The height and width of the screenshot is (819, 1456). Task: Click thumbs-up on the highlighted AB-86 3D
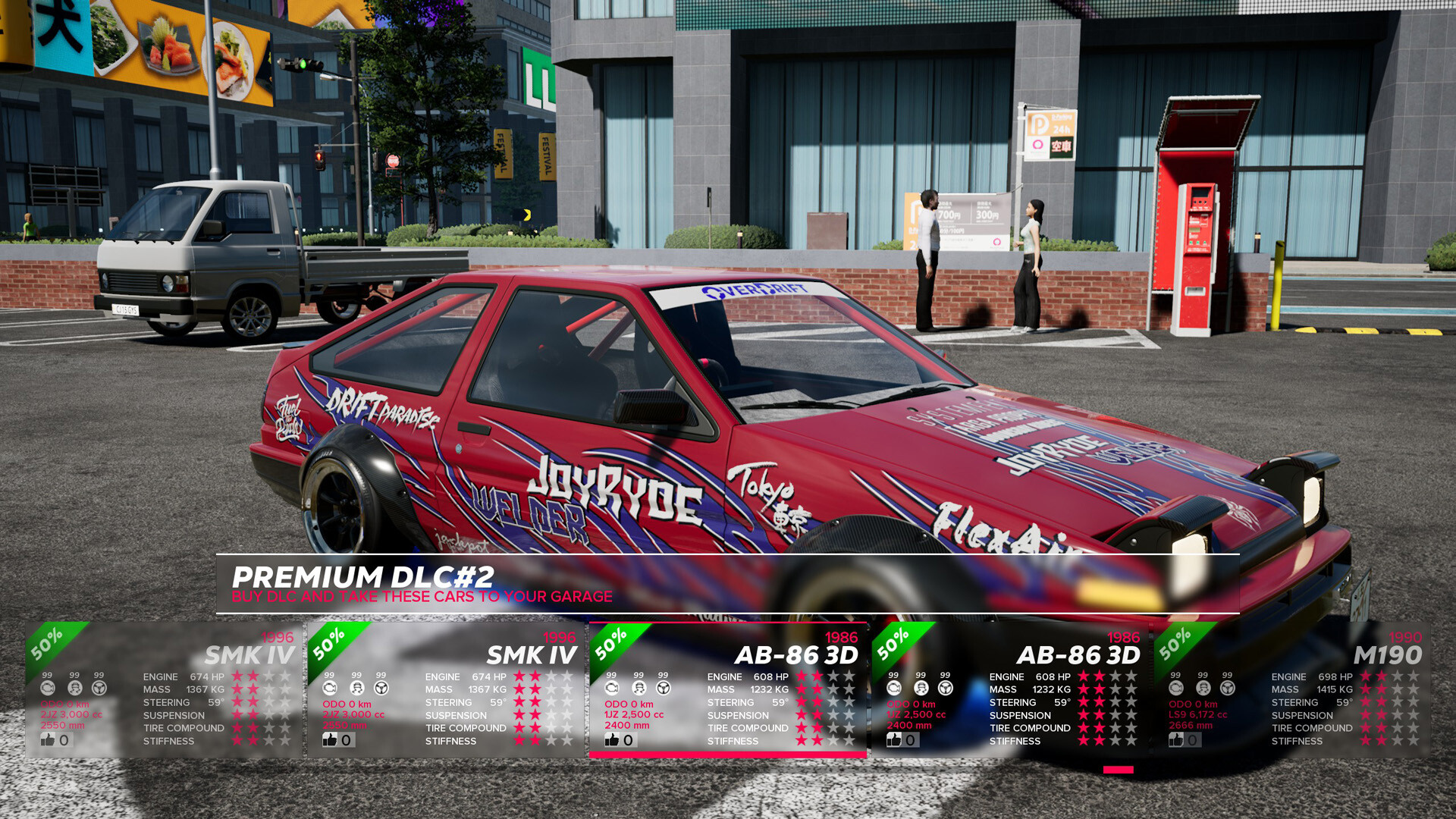pyautogui.click(x=613, y=739)
